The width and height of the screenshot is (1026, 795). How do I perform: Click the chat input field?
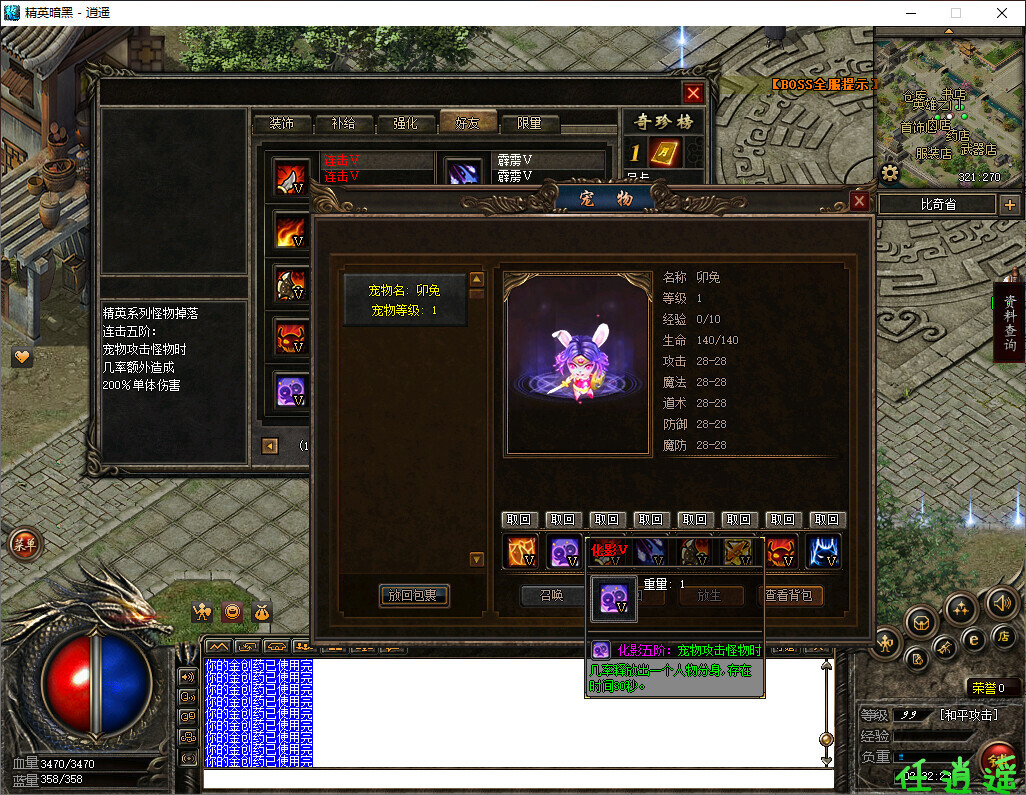point(515,778)
